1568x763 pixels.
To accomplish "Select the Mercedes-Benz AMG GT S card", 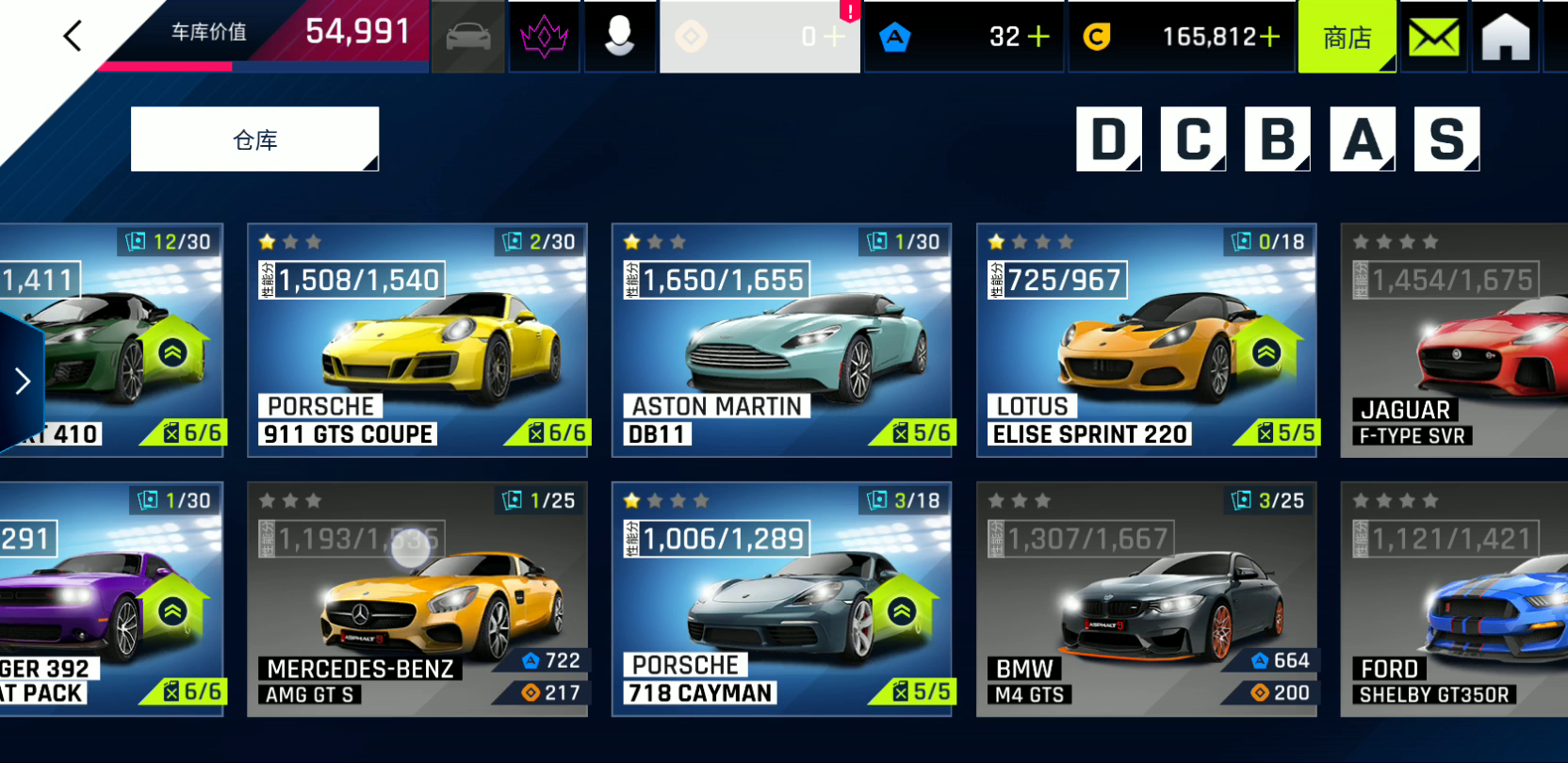I will click(417, 599).
